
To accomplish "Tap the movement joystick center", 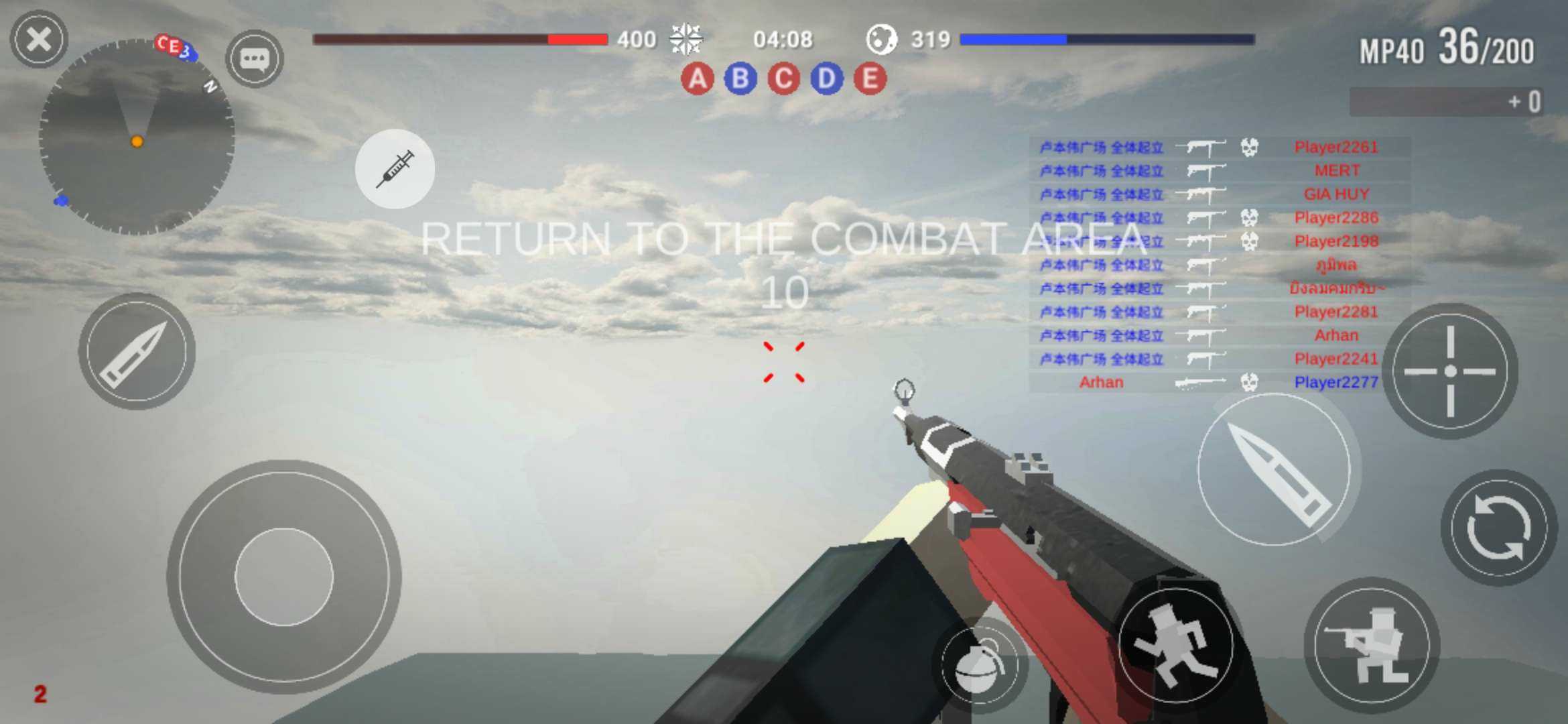I will point(283,577).
